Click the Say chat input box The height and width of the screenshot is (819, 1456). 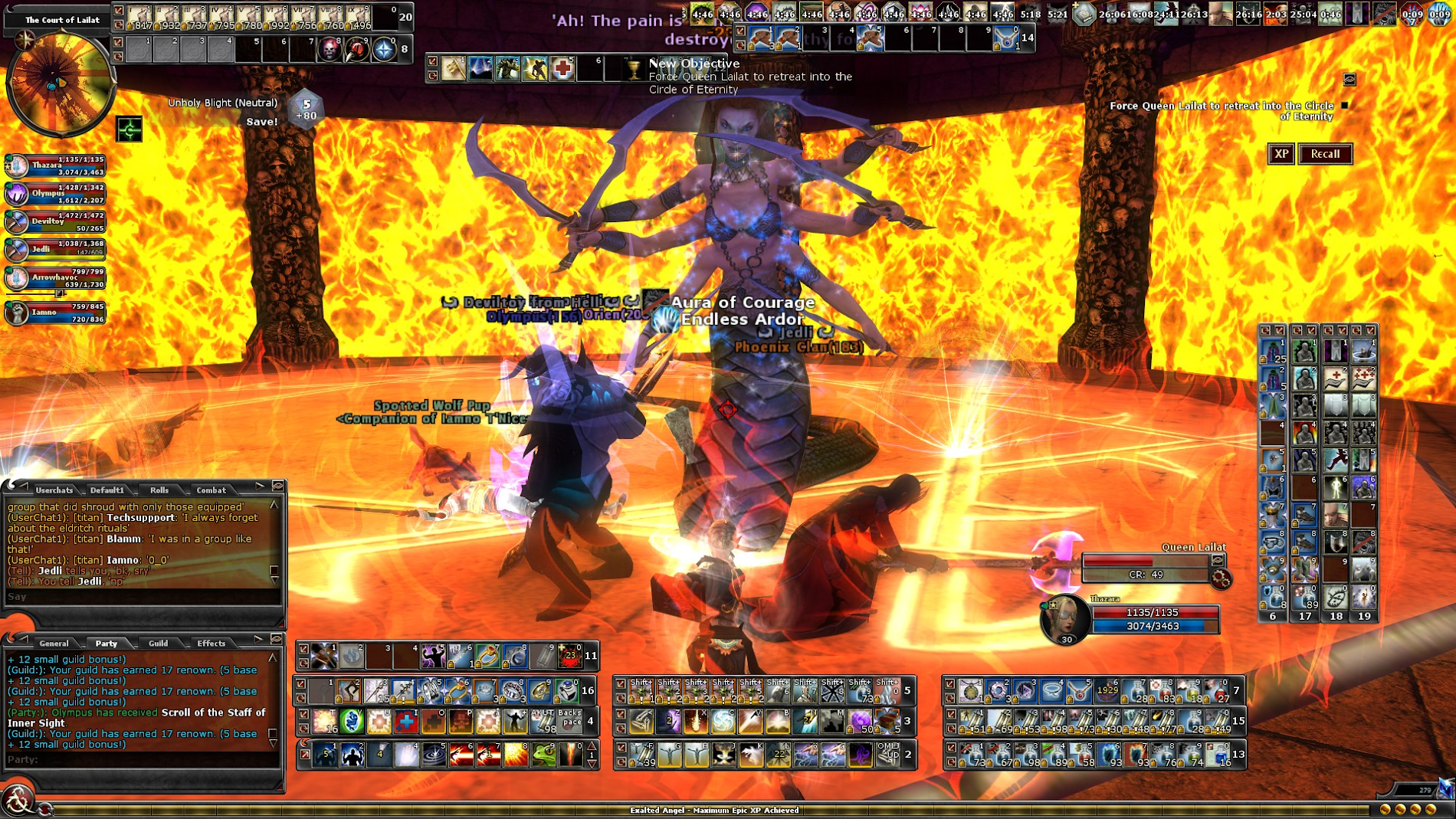142,597
